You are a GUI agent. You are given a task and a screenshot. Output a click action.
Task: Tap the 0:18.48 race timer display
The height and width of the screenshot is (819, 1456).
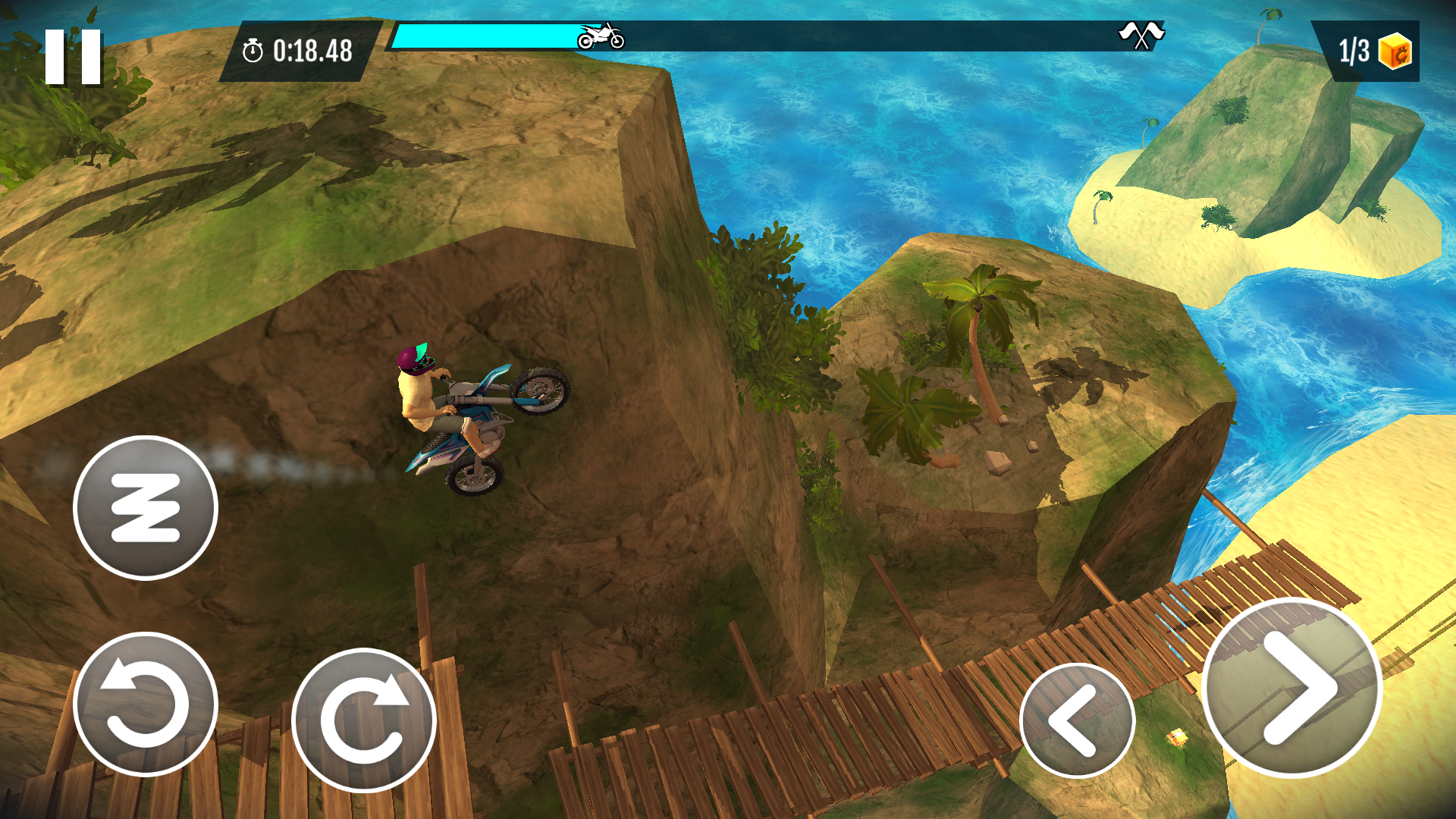coord(311,52)
